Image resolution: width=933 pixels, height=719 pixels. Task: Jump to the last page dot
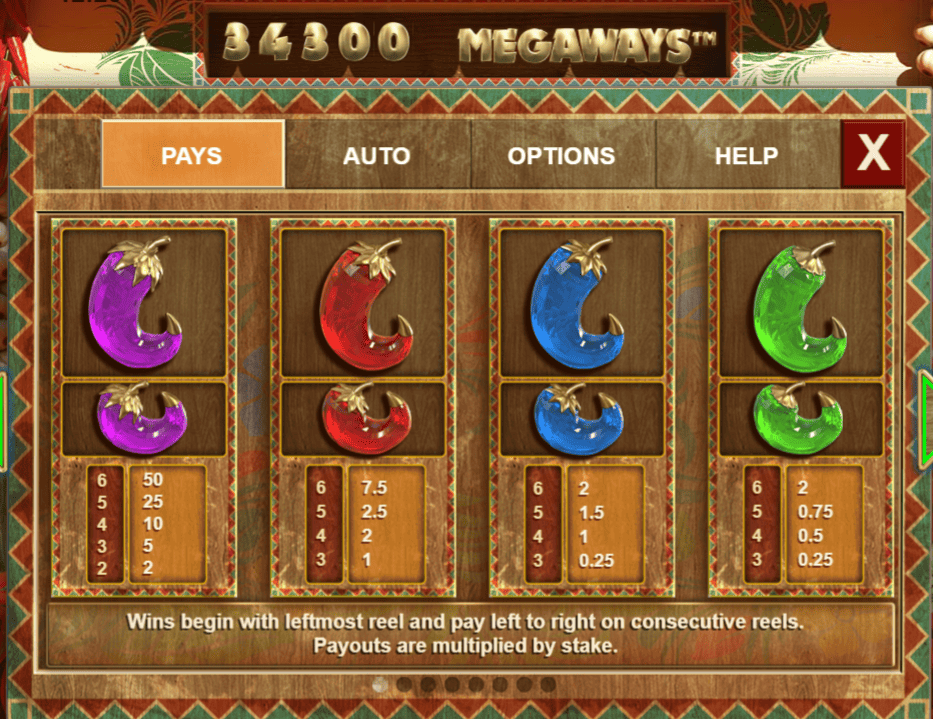click(548, 685)
